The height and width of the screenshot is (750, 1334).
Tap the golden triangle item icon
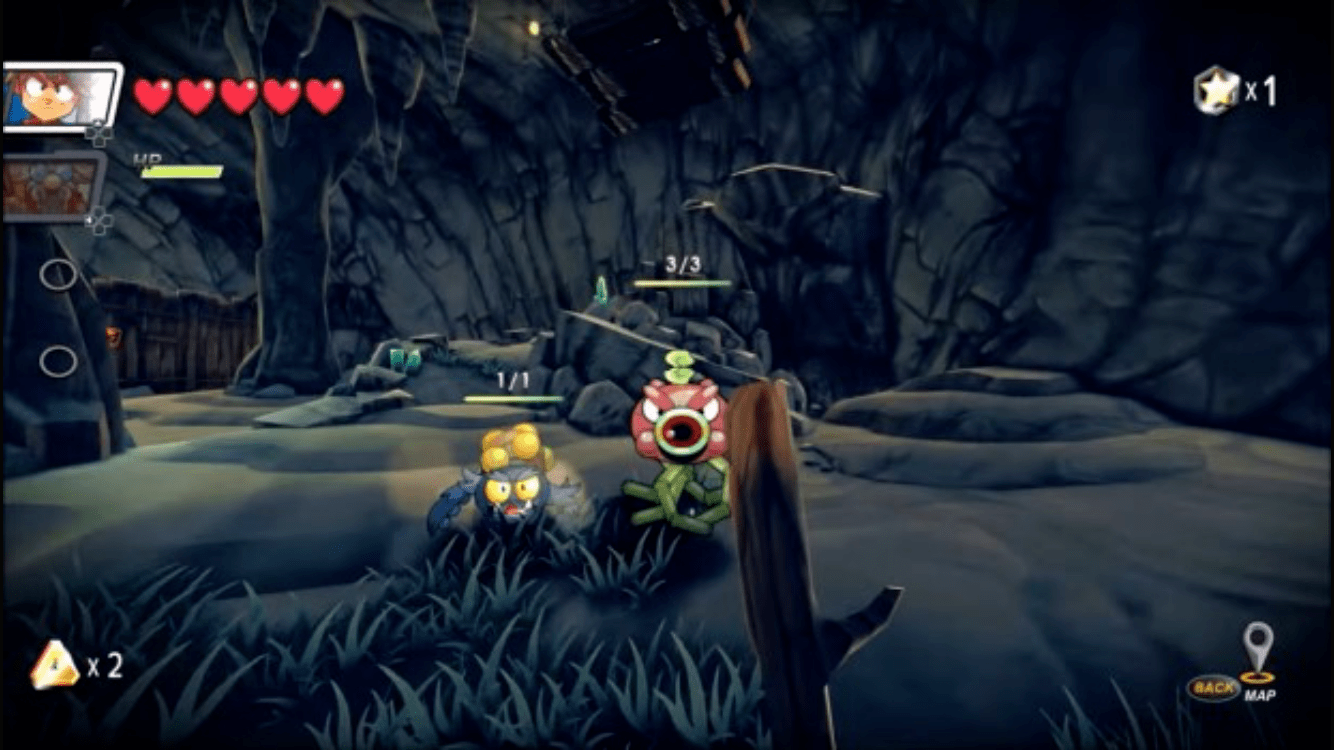(x=54, y=665)
